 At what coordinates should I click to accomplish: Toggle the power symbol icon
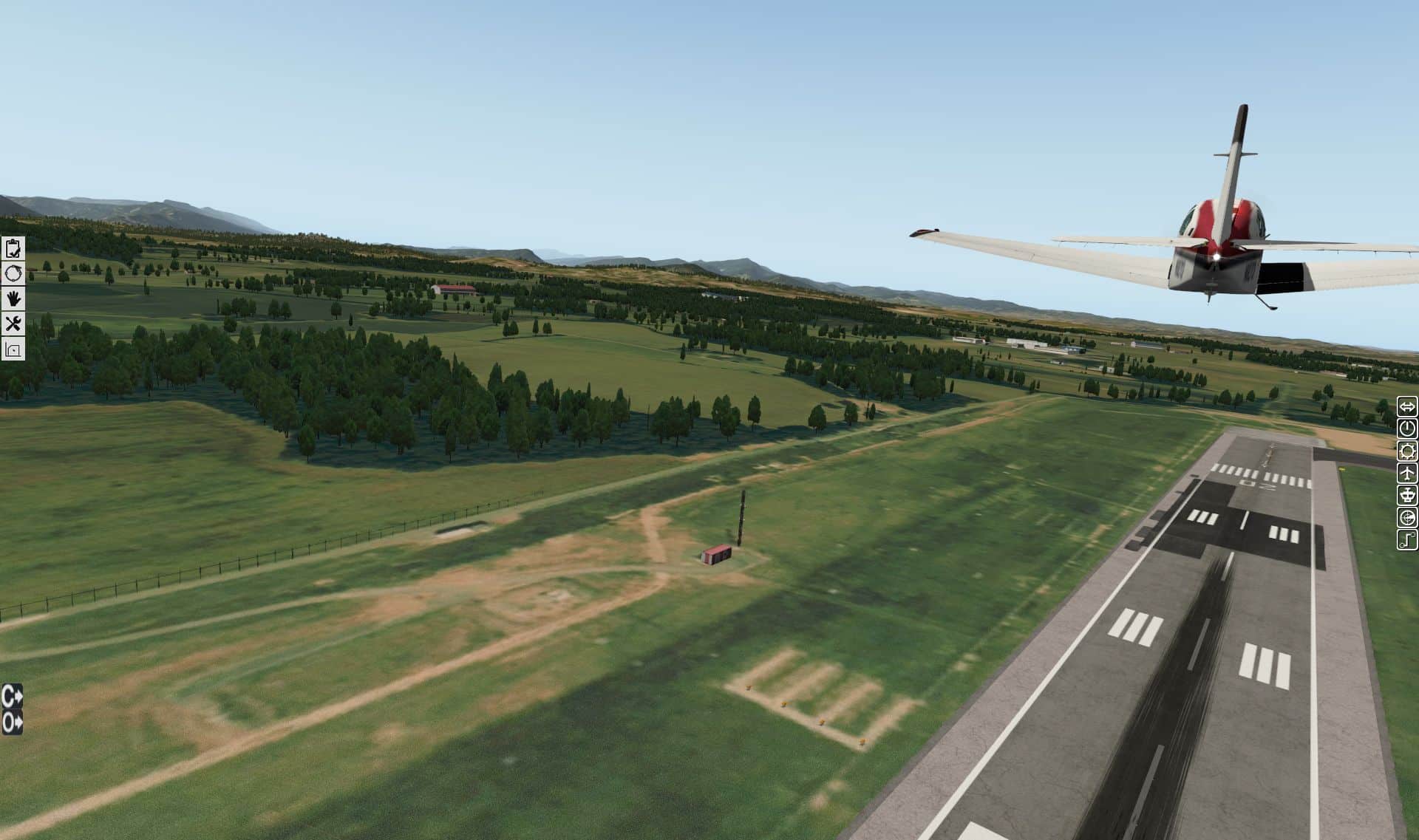point(1407,428)
